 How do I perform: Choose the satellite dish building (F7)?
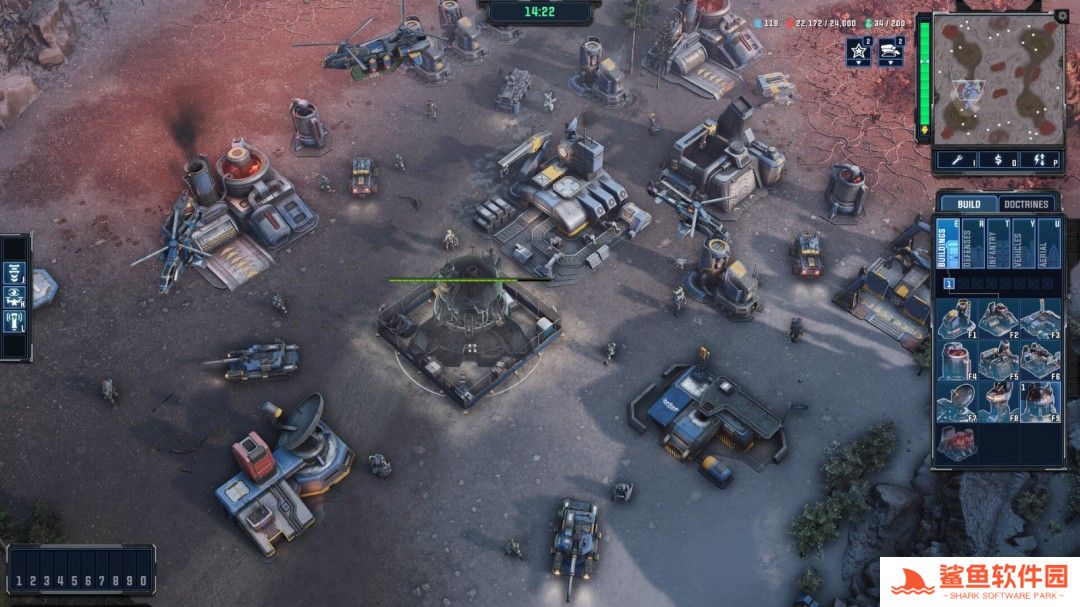click(x=957, y=400)
